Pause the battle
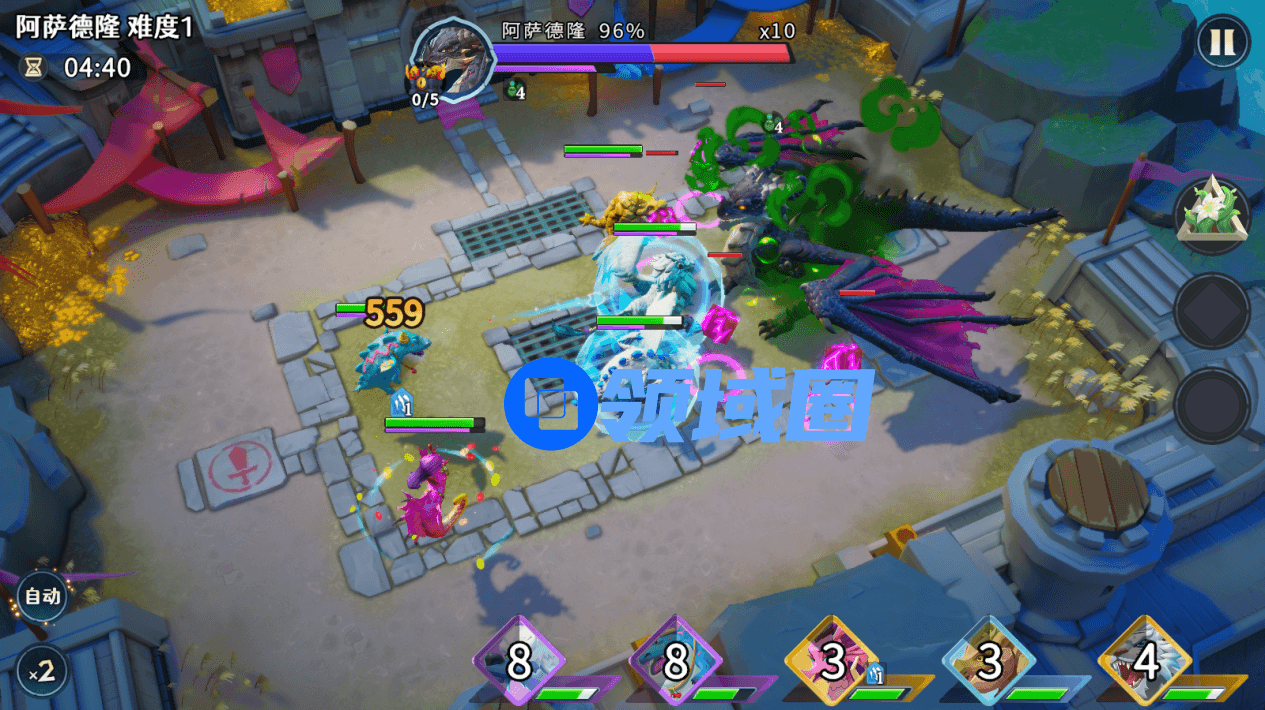Screen dimensions: 1265x710 coord(1222,43)
